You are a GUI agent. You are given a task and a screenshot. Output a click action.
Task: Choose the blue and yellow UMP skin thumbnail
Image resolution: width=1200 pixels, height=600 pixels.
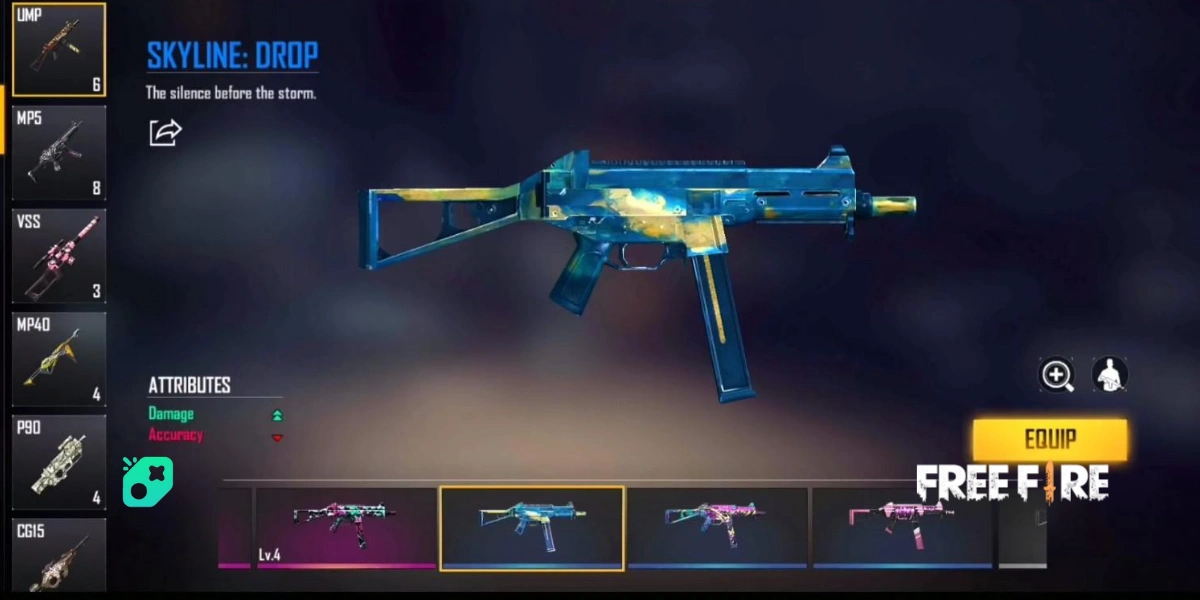[x=532, y=527]
